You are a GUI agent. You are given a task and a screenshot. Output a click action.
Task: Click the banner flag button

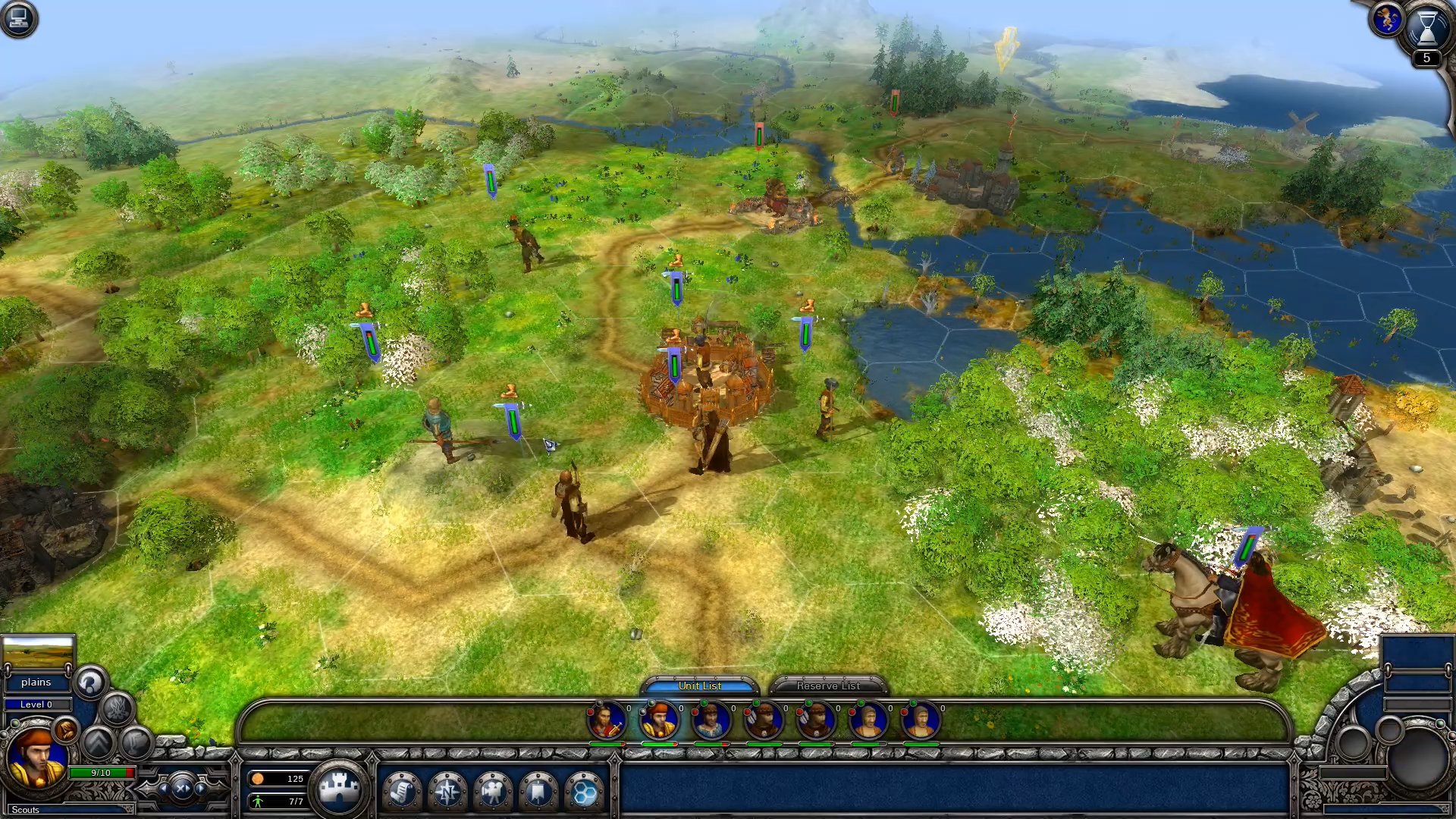click(538, 792)
